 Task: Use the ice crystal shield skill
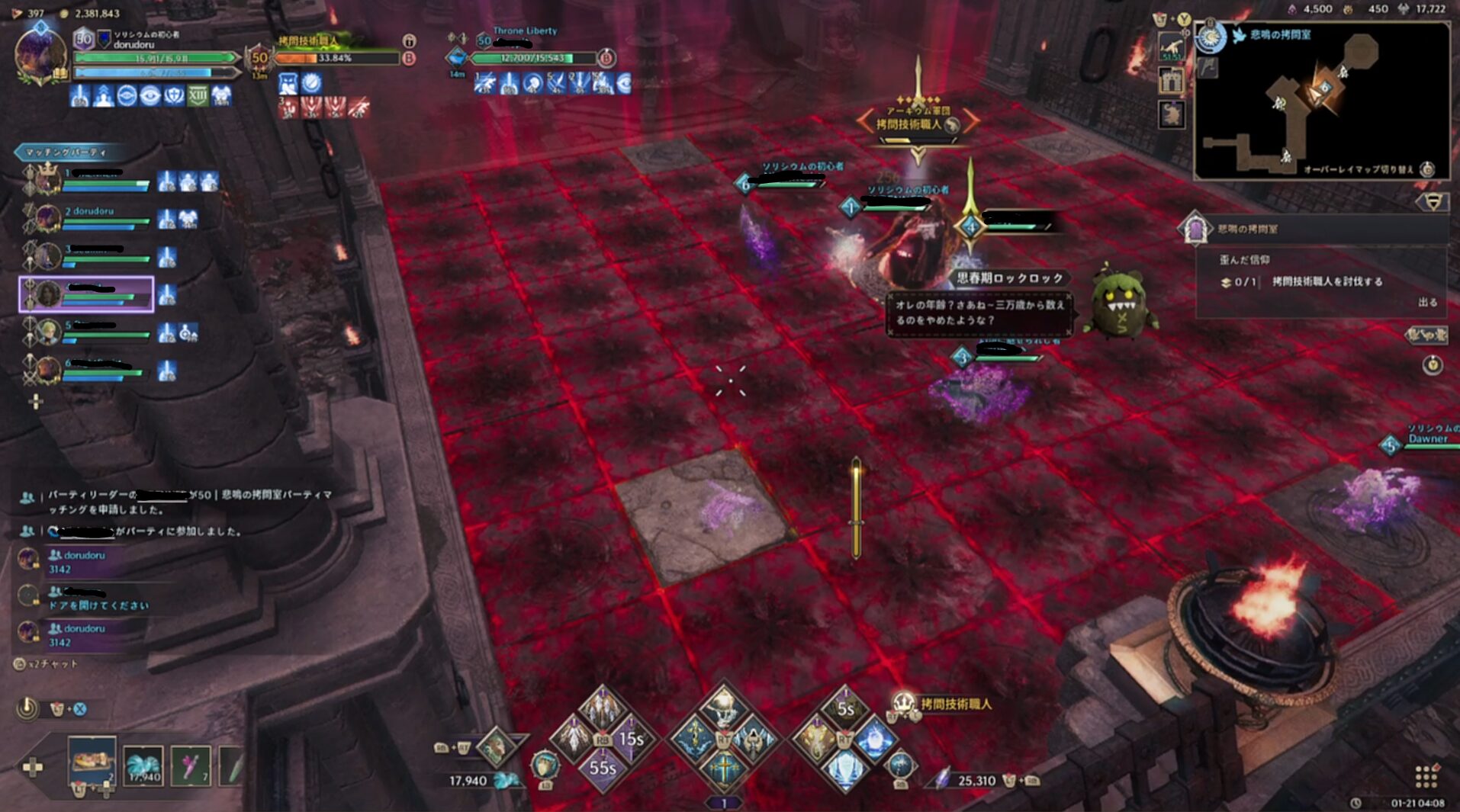844,769
